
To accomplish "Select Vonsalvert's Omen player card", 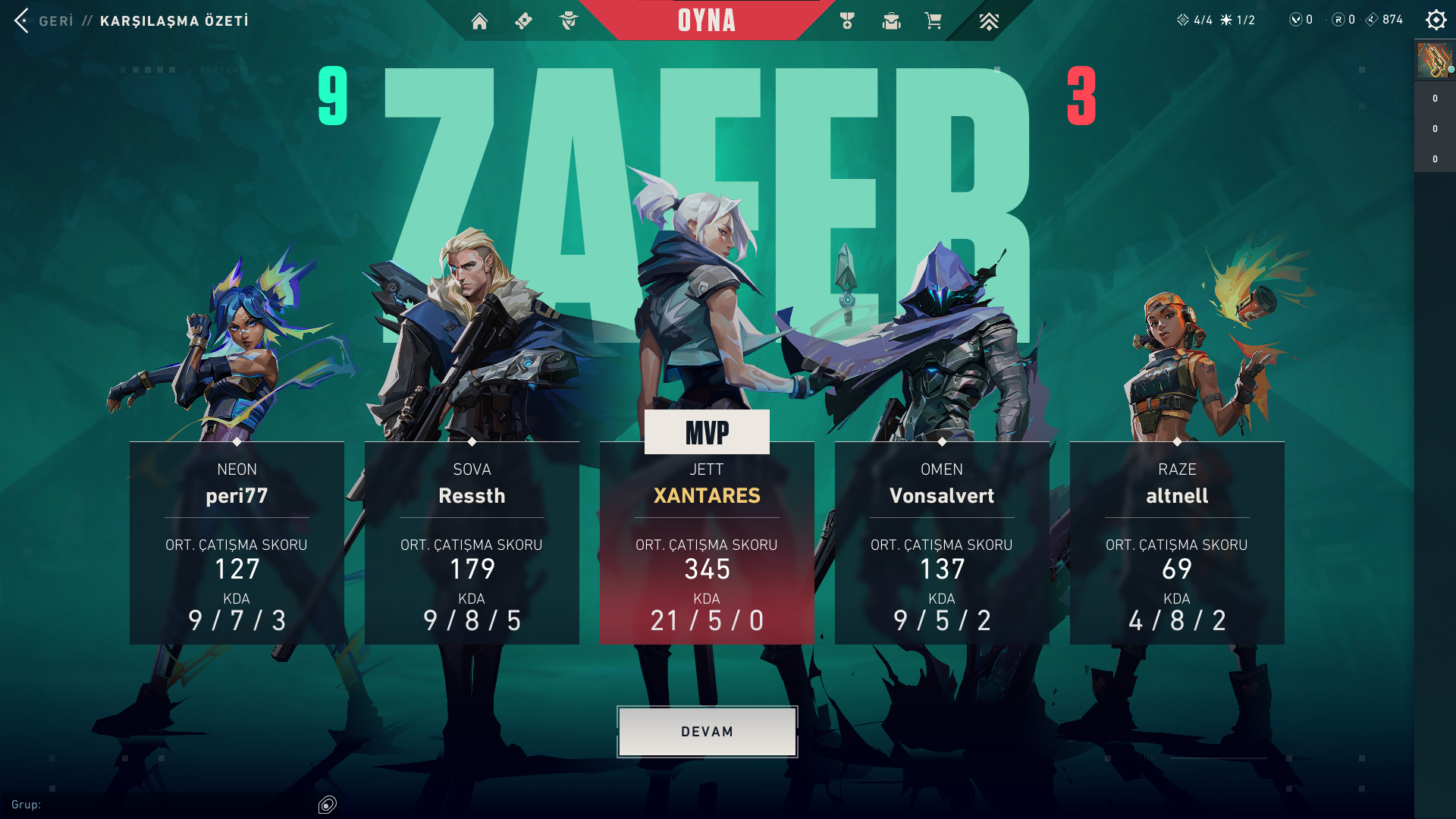I will (942, 543).
